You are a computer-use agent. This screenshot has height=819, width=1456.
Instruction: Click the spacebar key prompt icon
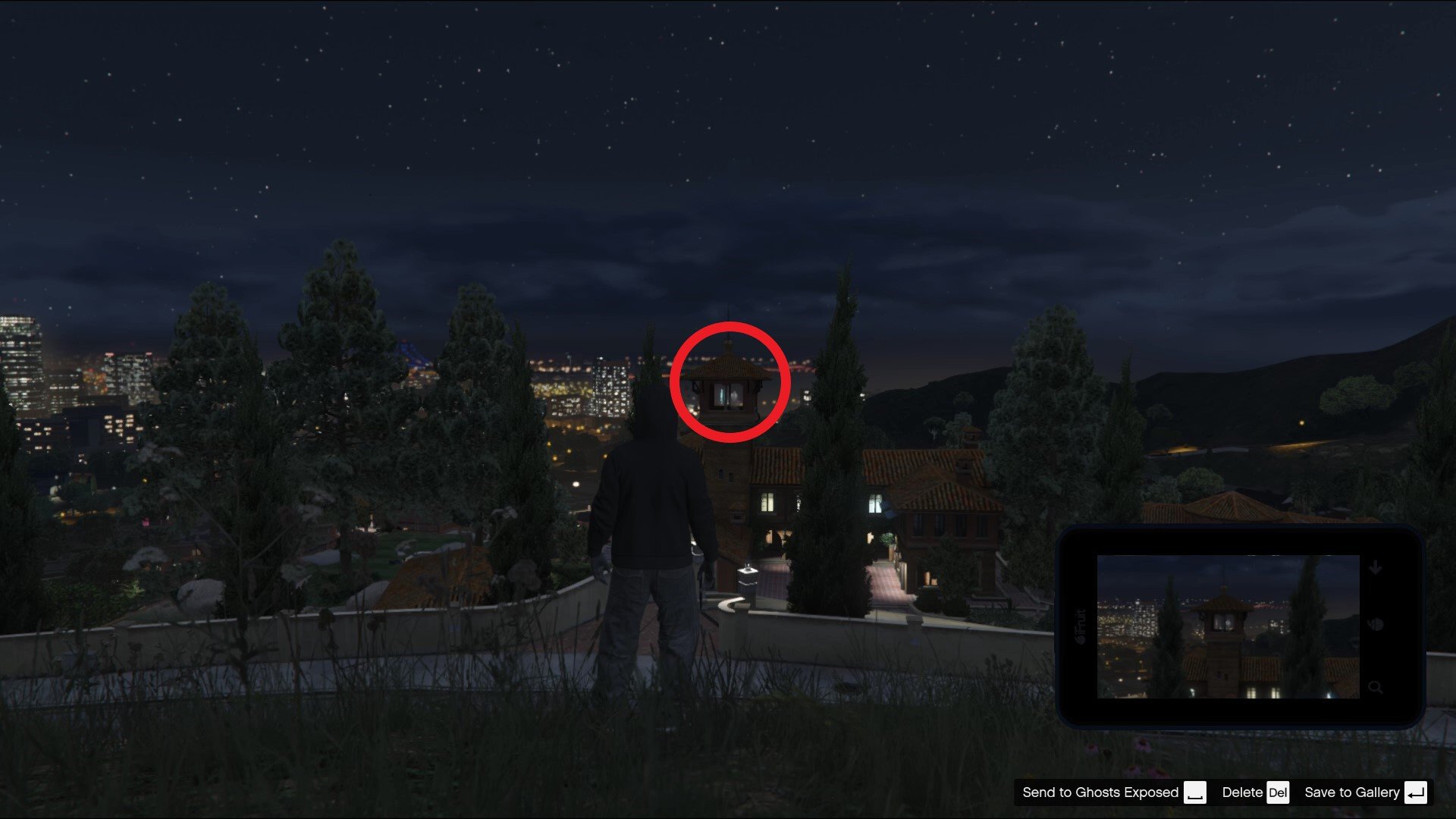1196,793
